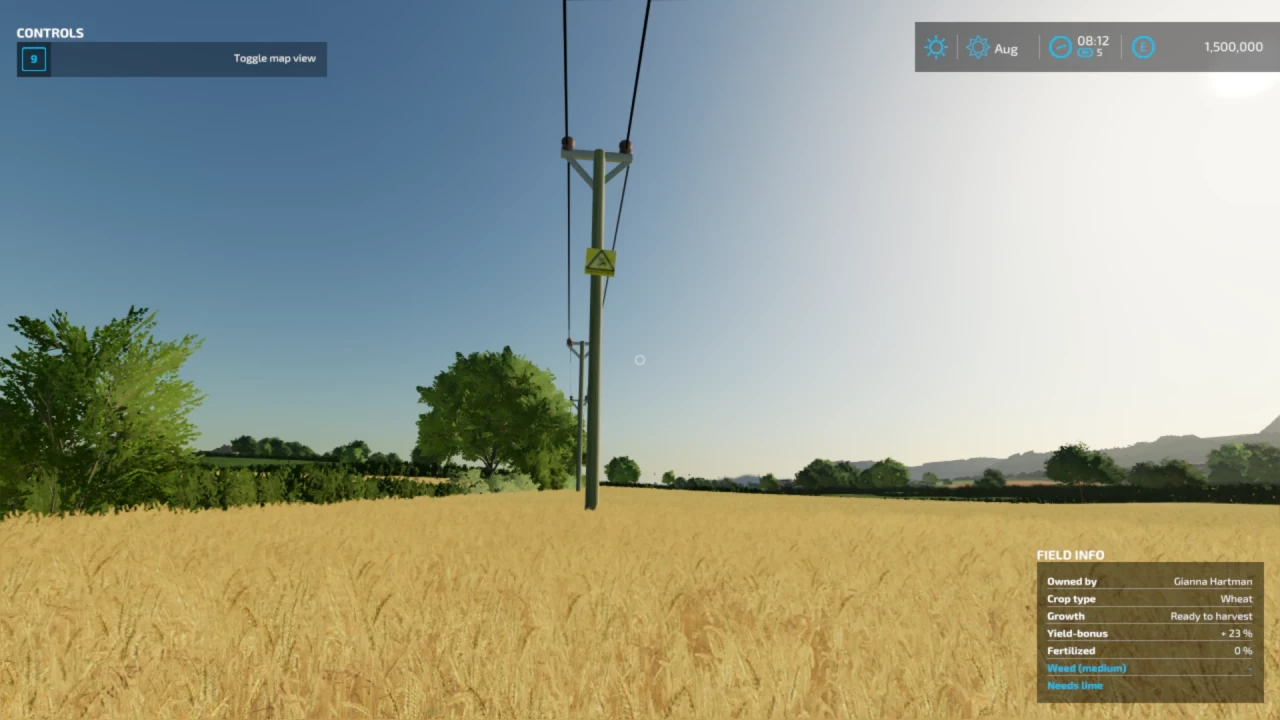Viewport: 1280px width, 720px height.
Task: Click the 08:12 clock display
Action: tap(1093, 42)
